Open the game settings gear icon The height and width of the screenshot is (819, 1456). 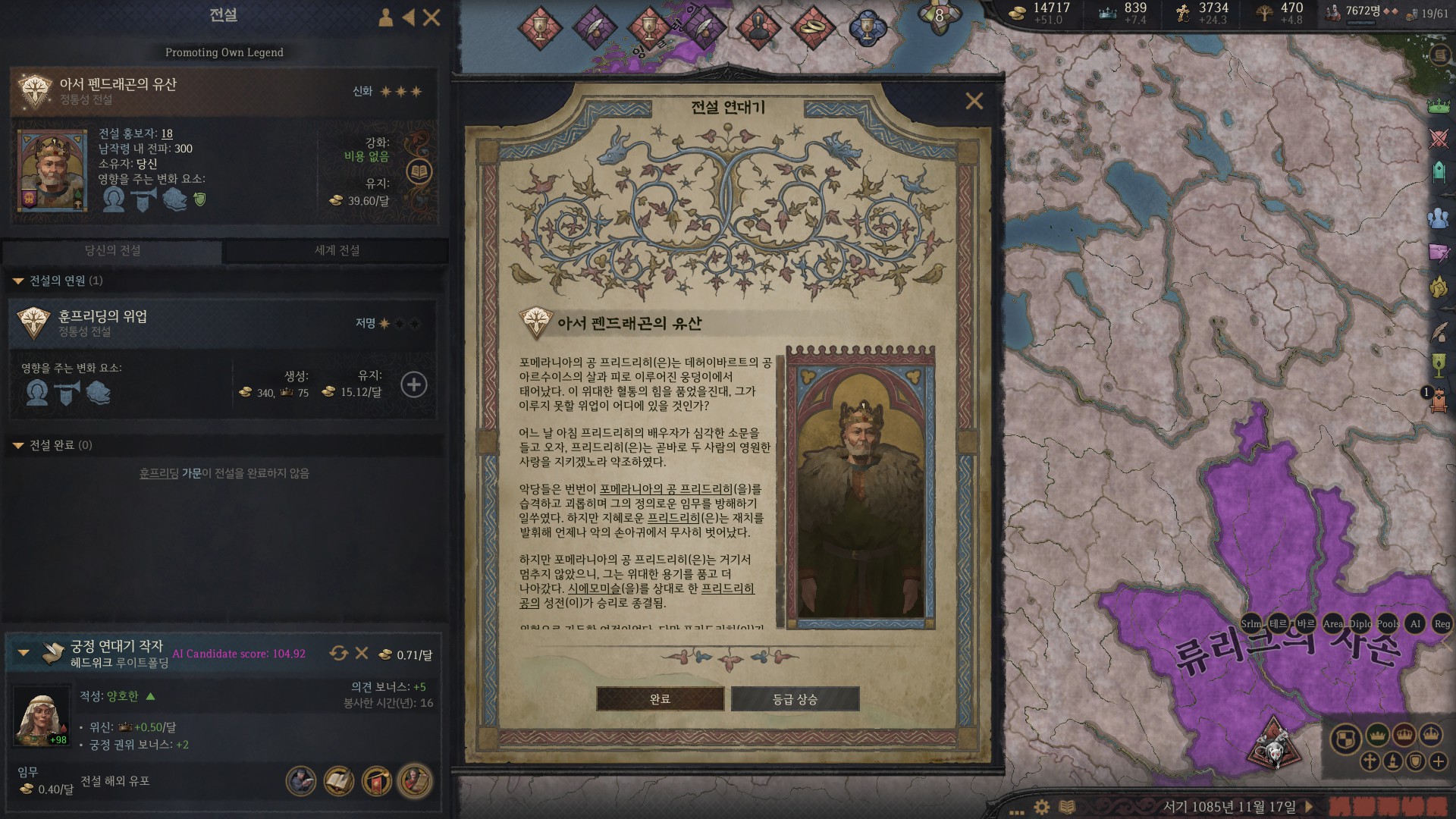point(1042,807)
